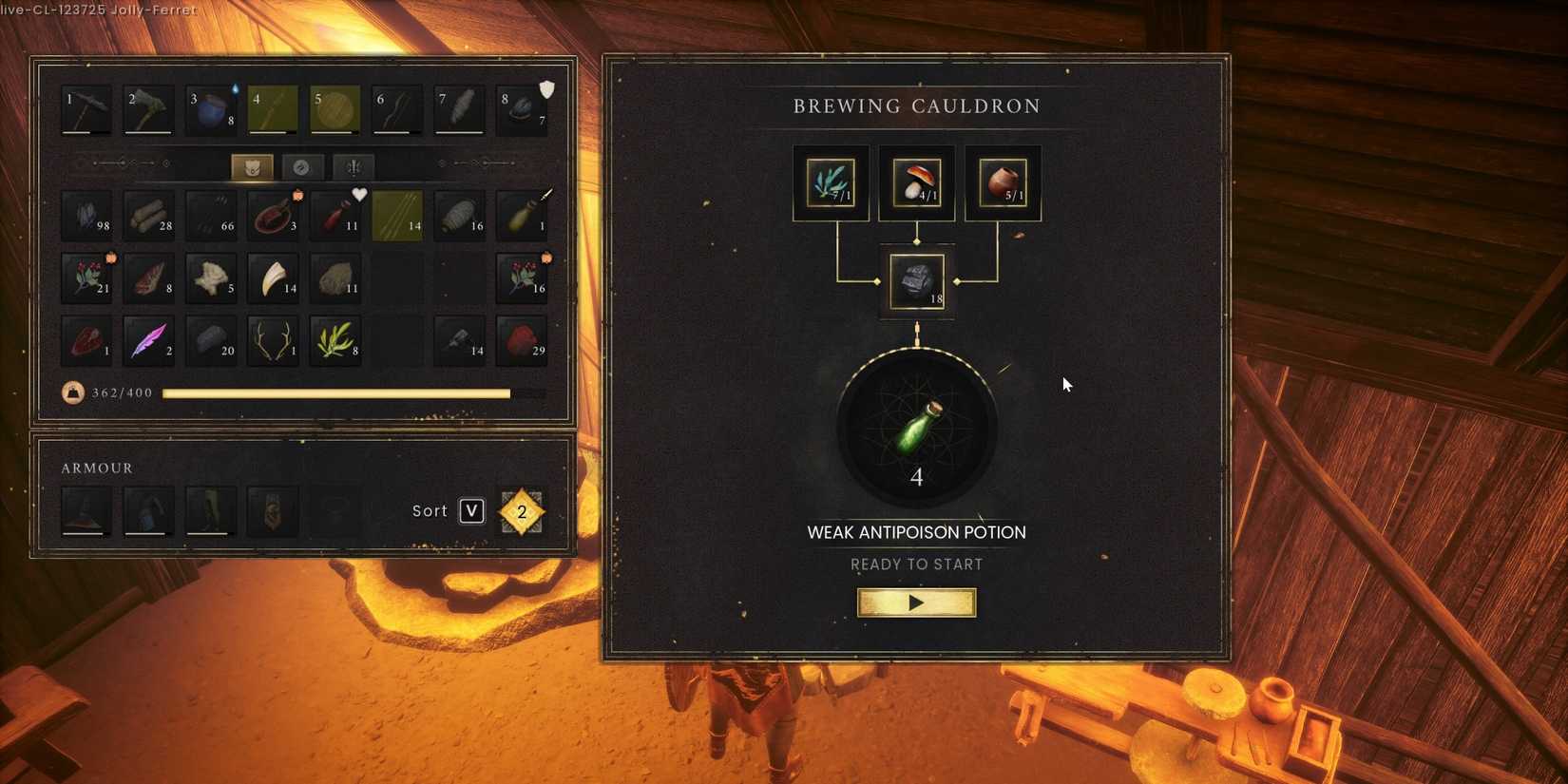Click the level 2 diamond badge
This screenshot has width=1568, height=784.
[x=520, y=511]
